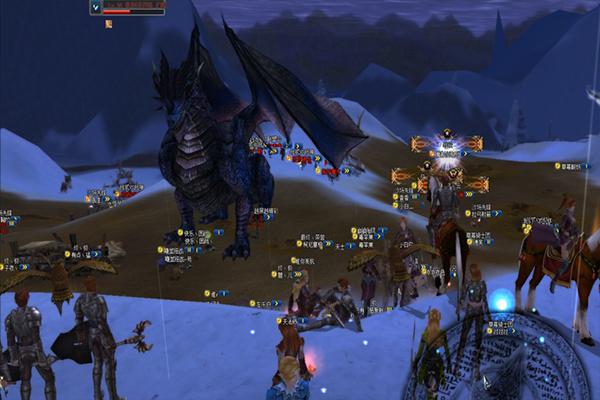600x400 pixels.
Task: Click the target frame portrait icon
Action: tap(96, 7)
